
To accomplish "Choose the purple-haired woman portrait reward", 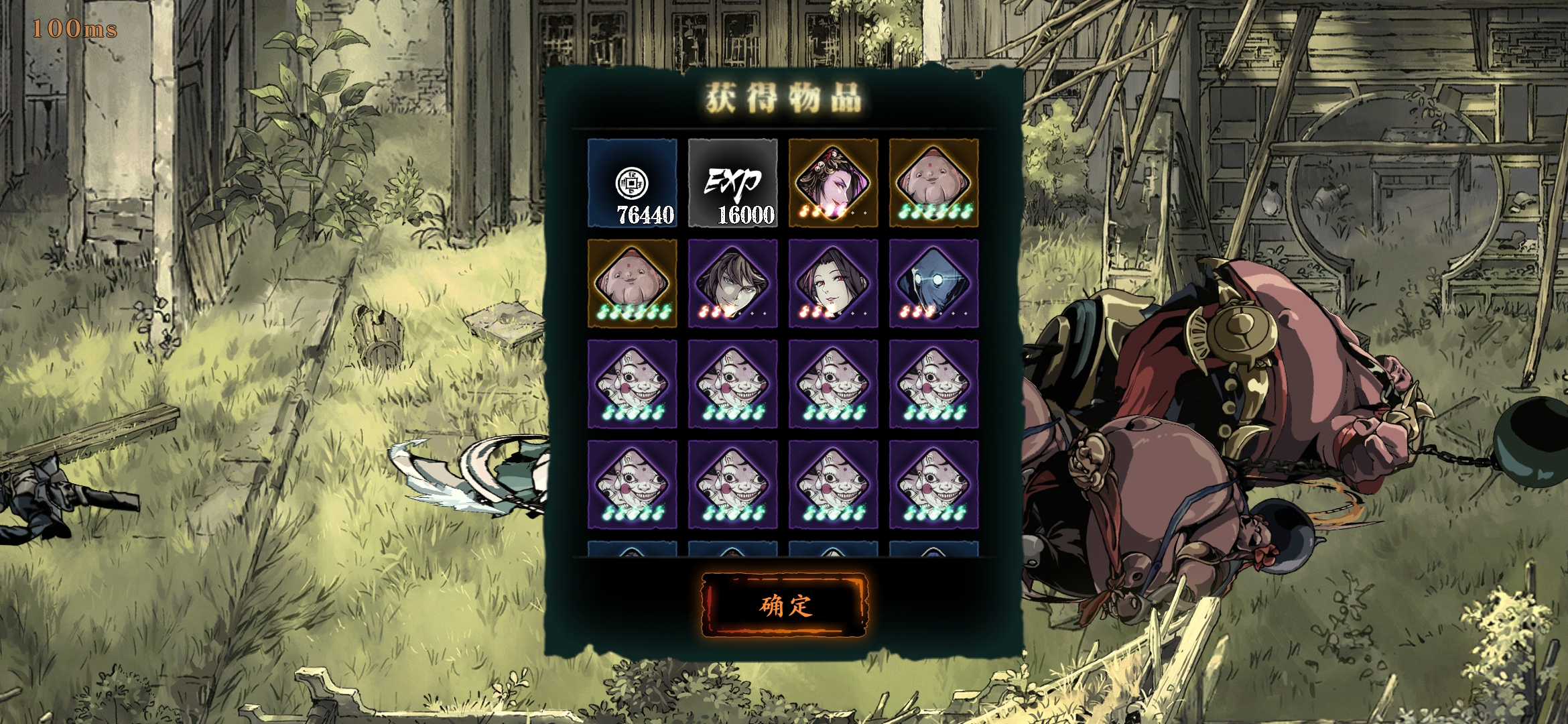I will pyautogui.click(x=833, y=183).
